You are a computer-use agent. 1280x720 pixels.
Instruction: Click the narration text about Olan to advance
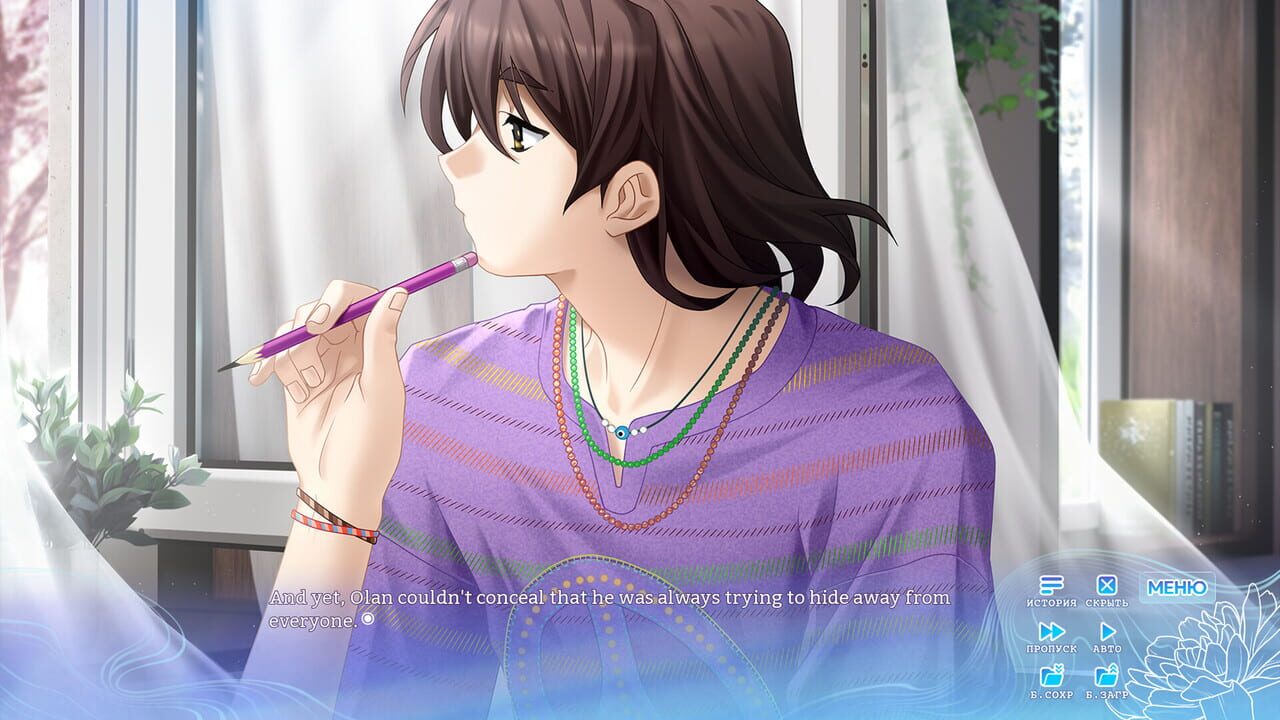pyautogui.click(x=600, y=603)
